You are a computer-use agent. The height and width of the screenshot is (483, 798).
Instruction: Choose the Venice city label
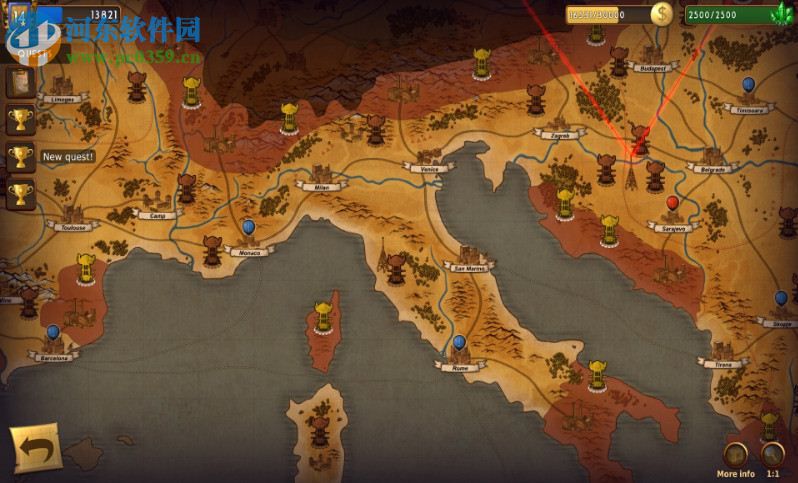[x=429, y=169]
